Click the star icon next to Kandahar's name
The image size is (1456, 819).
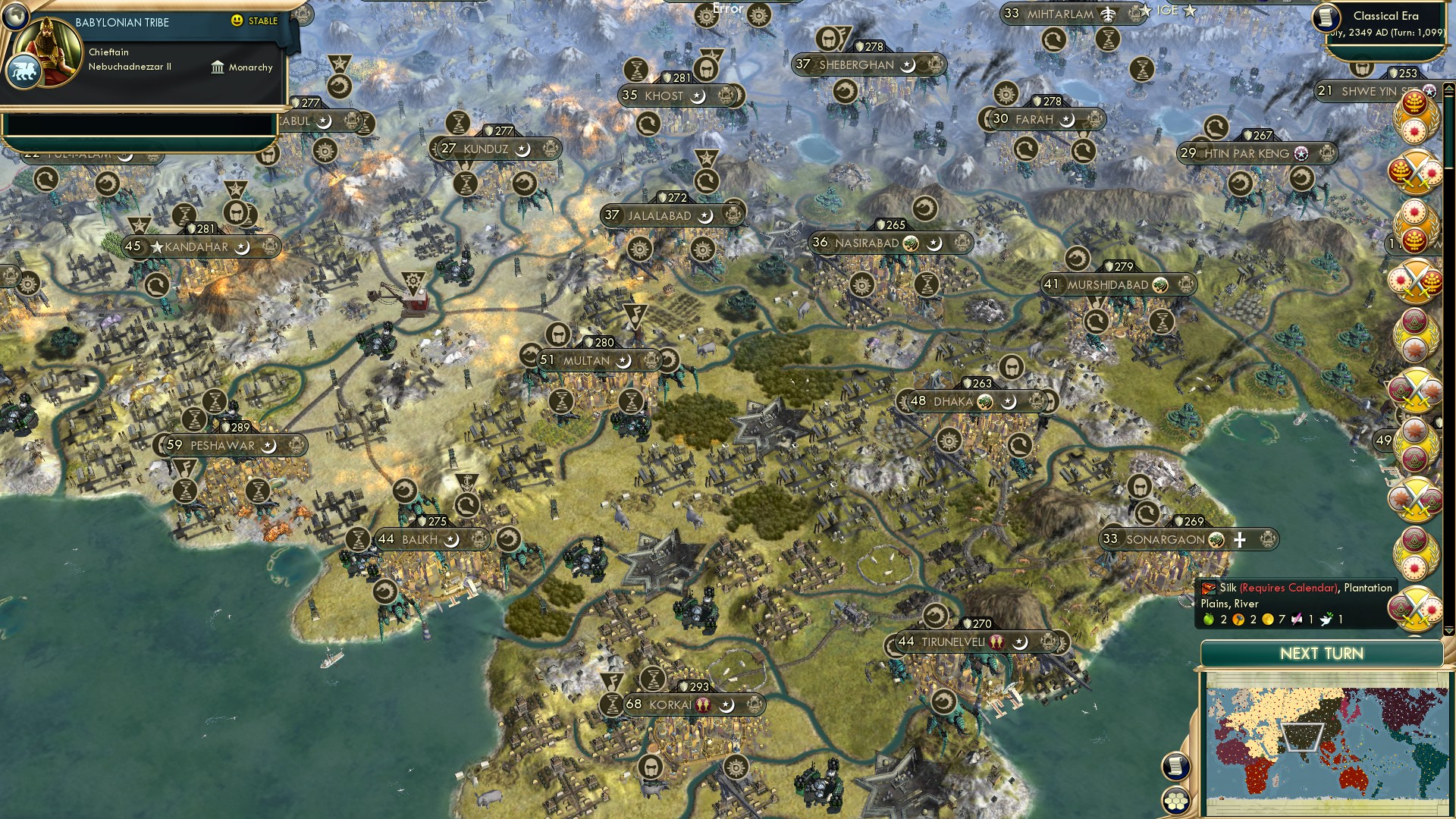tap(158, 247)
